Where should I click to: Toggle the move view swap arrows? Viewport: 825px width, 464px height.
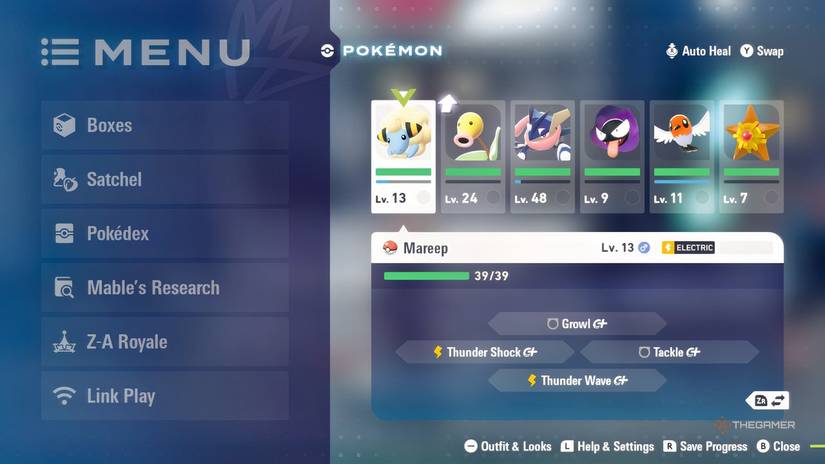(x=770, y=400)
